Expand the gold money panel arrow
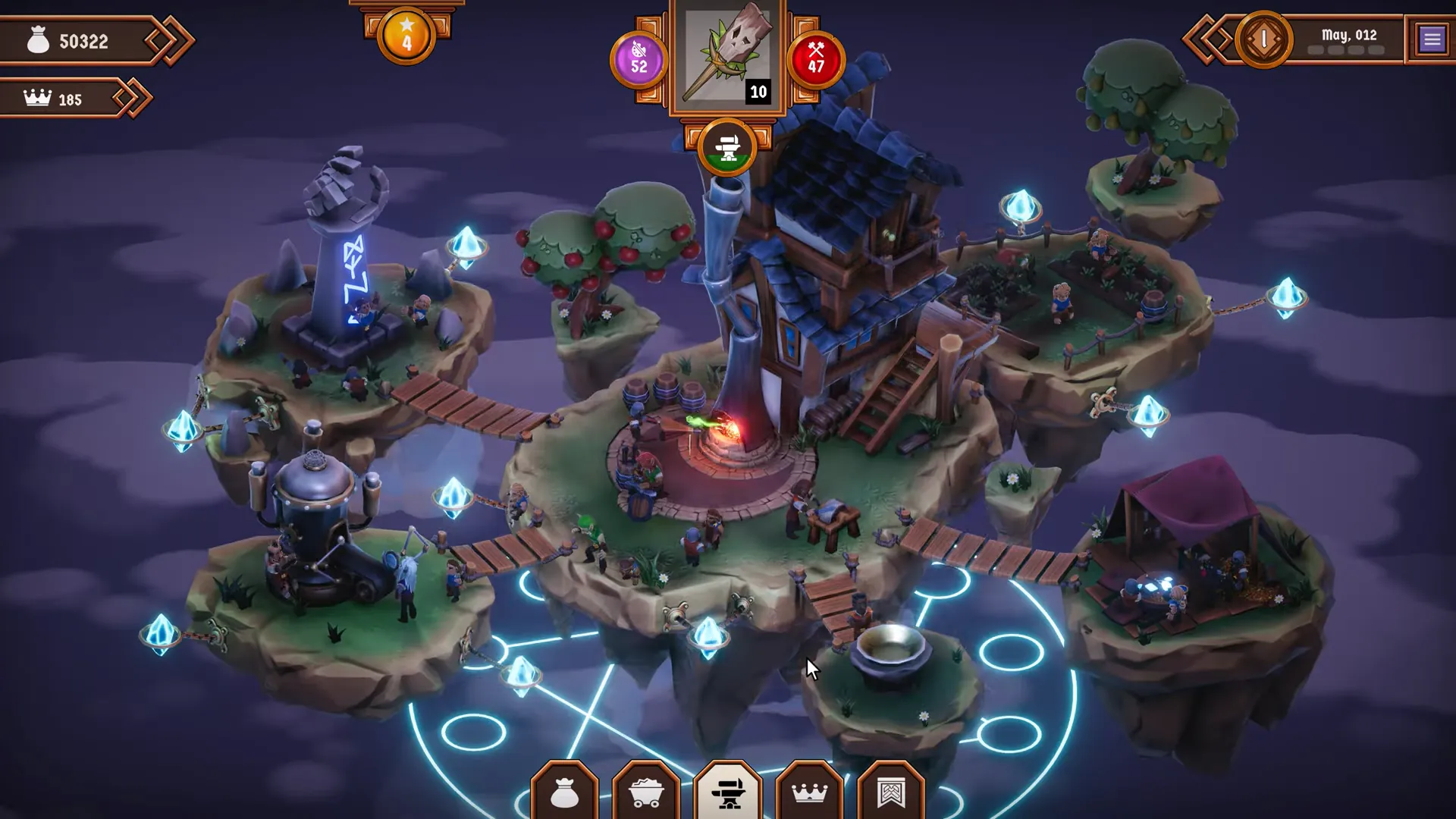The width and height of the screenshot is (1456, 819). (x=171, y=40)
